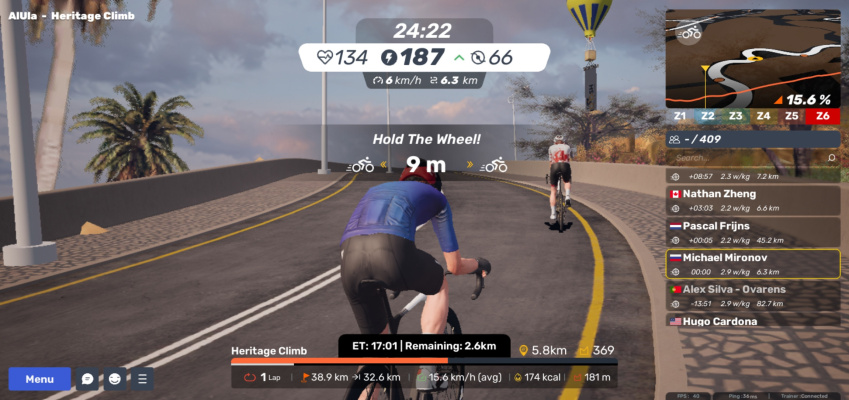849x400 pixels.
Task: Click the rider count header showing 409
Action: [x=753, y=140]
